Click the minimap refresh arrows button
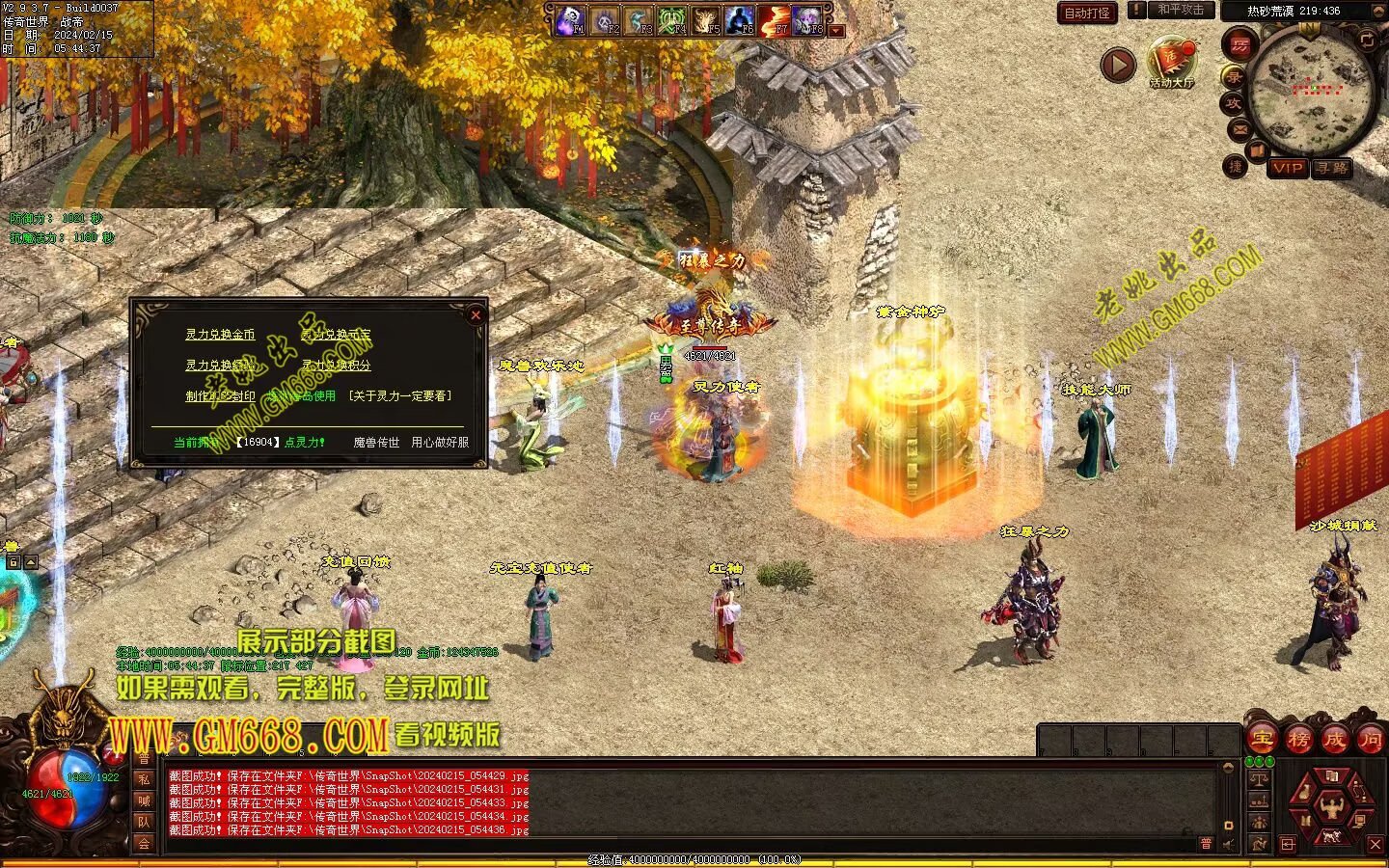 (1366, 40)
